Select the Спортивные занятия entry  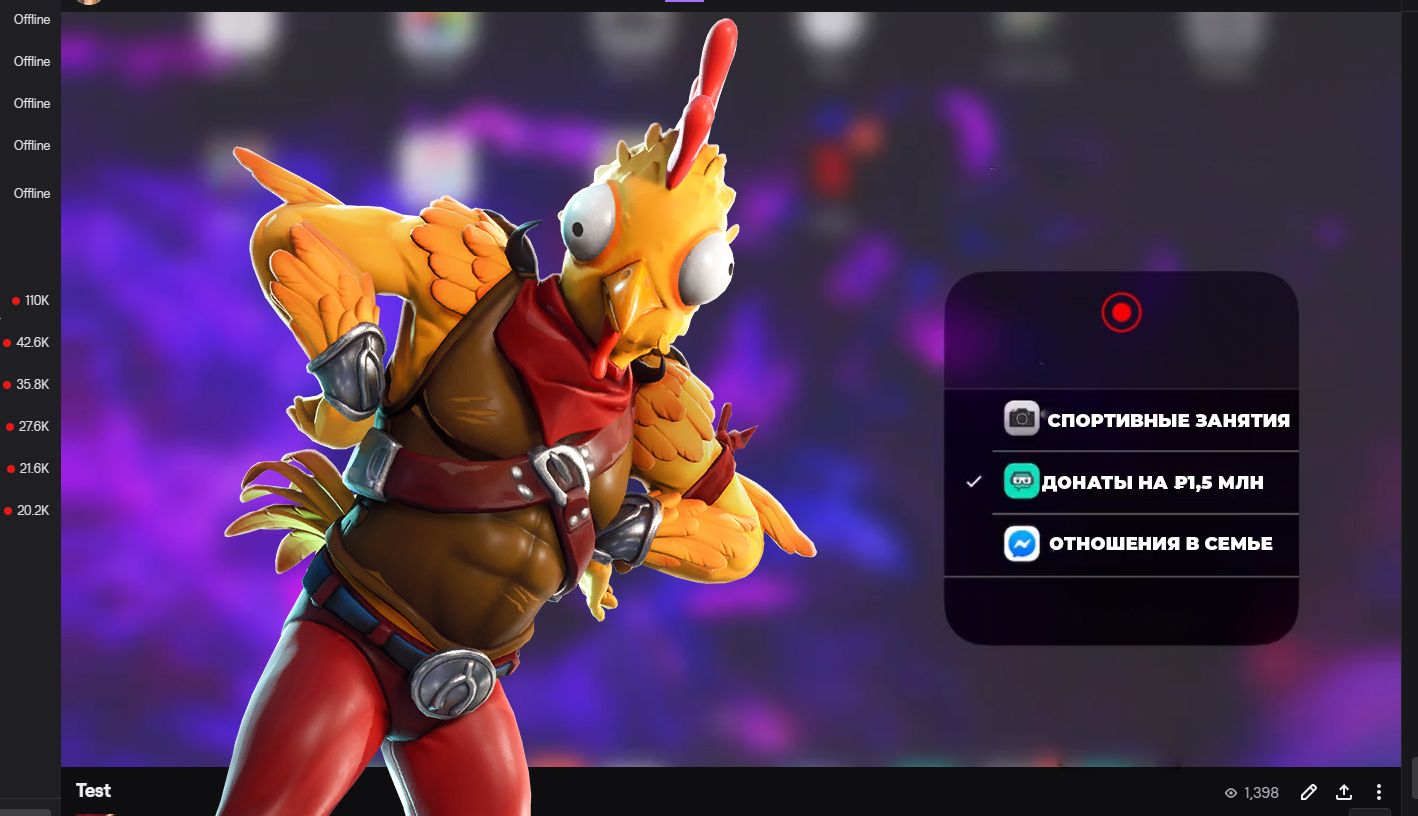pos(1146,420)
